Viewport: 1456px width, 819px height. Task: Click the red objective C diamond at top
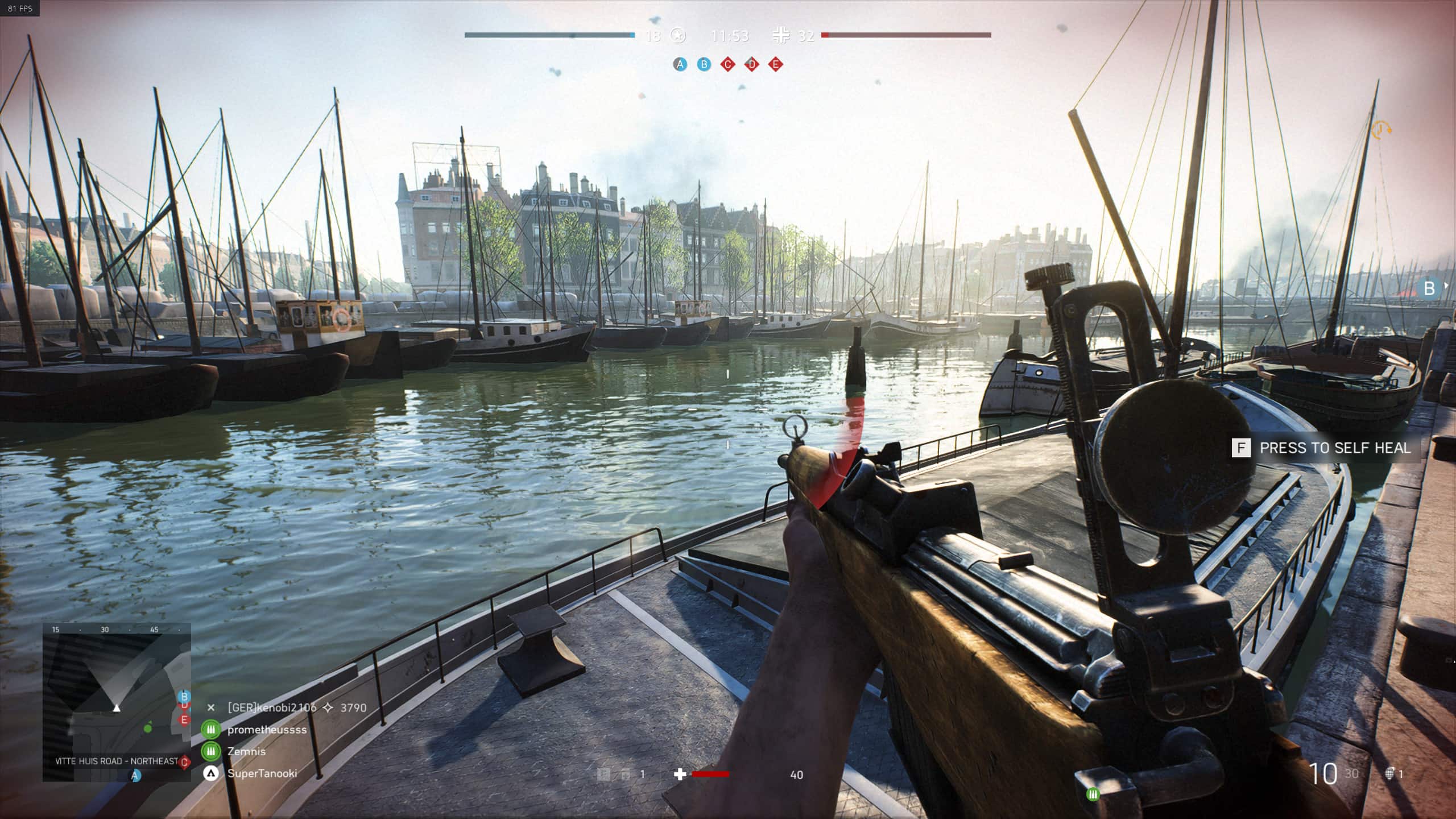[x=728, y=64]
